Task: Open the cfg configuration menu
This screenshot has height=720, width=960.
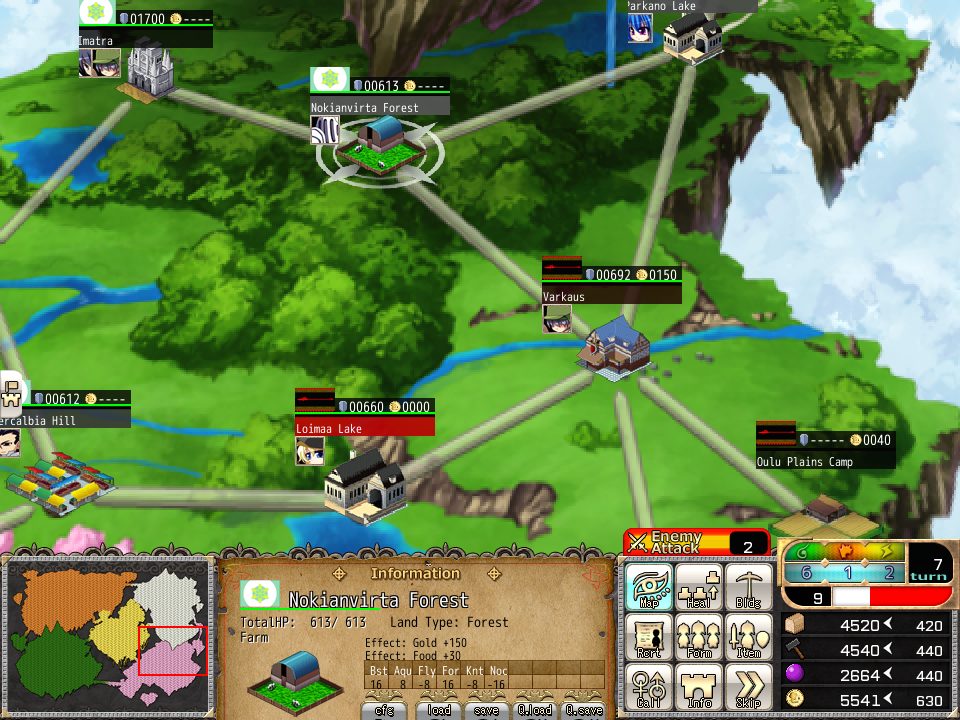Action: click(x=384, y=710)
